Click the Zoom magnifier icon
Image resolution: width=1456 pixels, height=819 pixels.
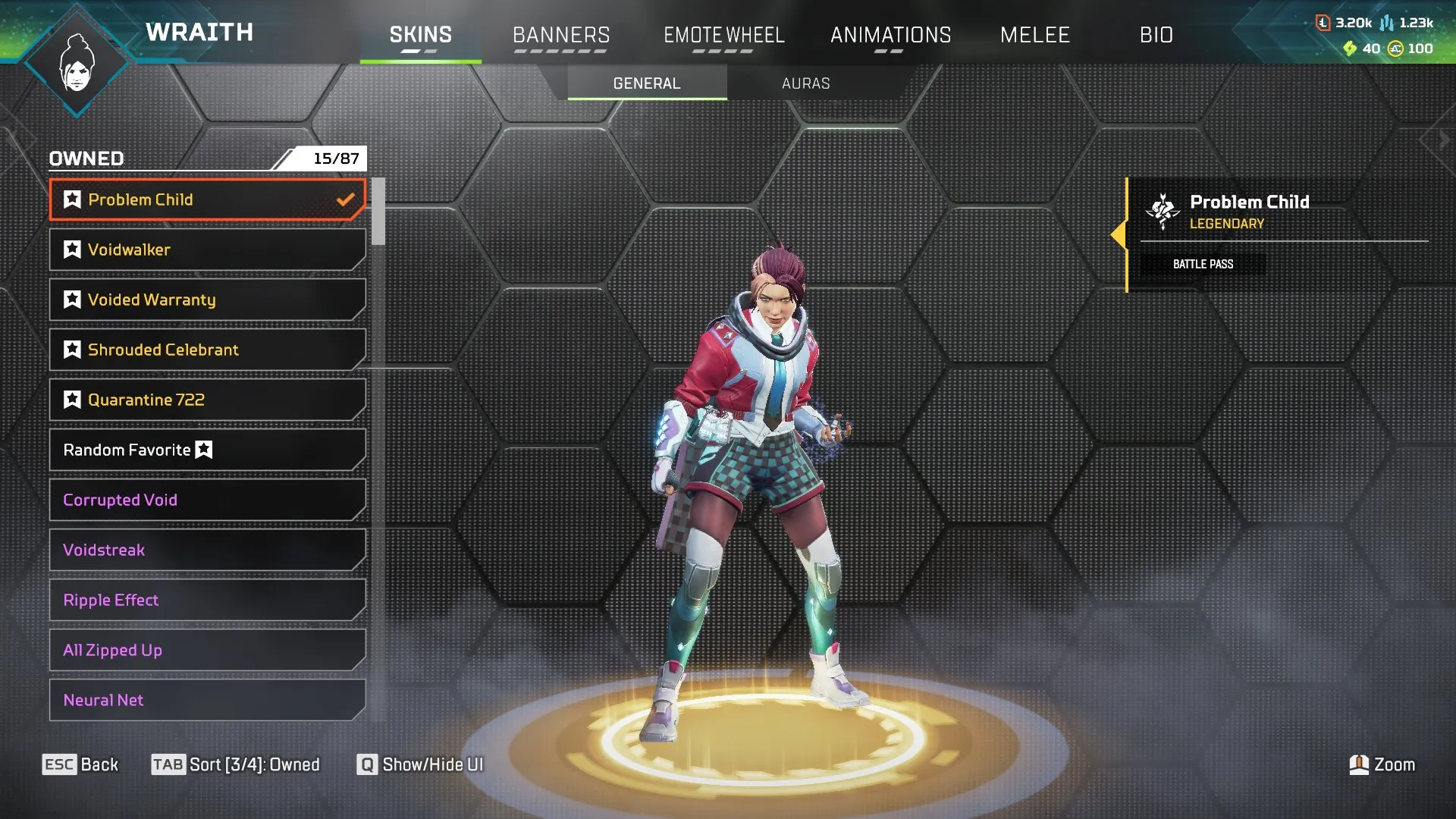pos(1360,764)
